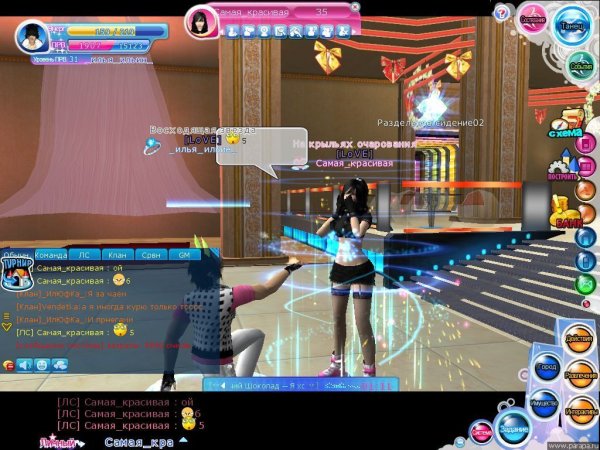This screenshot has height=450, width=600.
Task: Switch to the GM chat tab
Action: coord(183,255)
